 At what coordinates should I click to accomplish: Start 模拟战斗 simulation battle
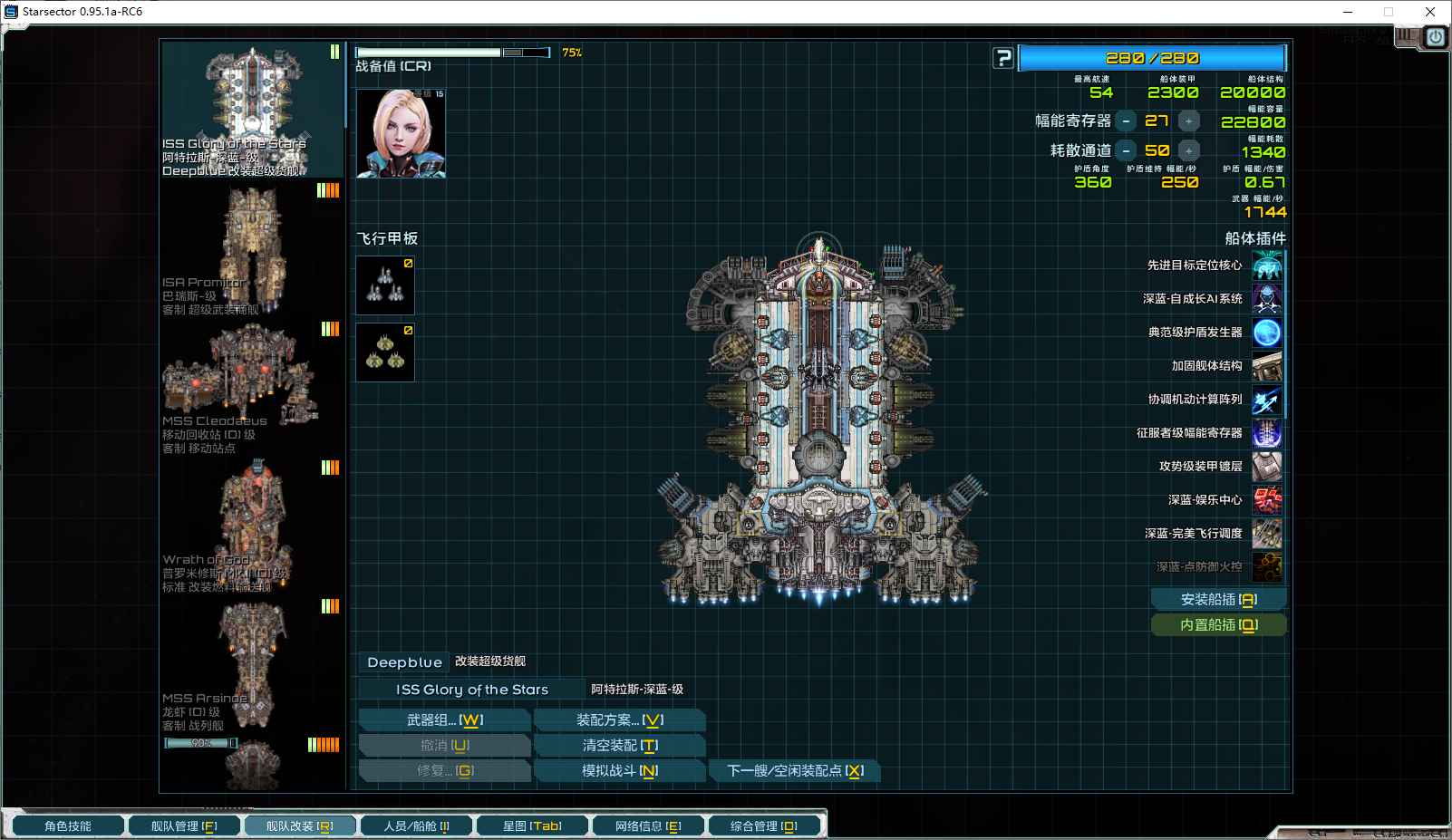tap(619, 771)
